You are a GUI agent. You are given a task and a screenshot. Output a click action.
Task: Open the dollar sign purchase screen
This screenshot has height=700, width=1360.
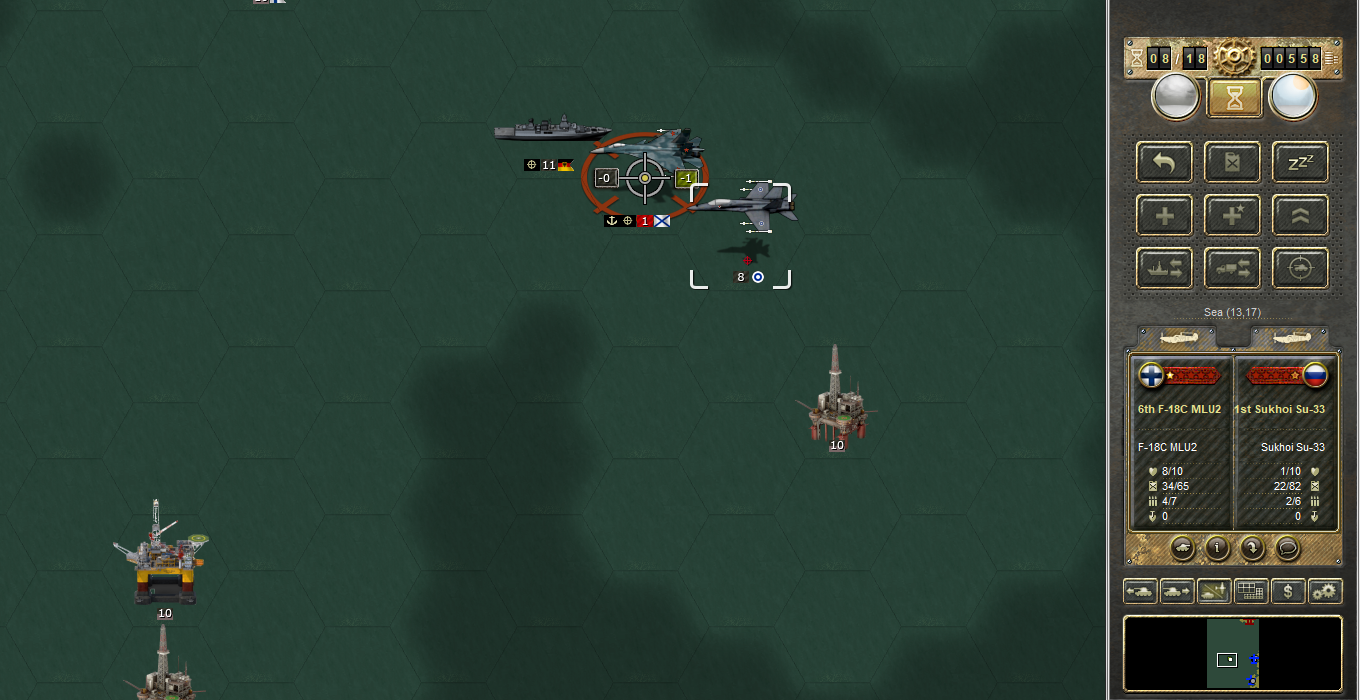1288,591
